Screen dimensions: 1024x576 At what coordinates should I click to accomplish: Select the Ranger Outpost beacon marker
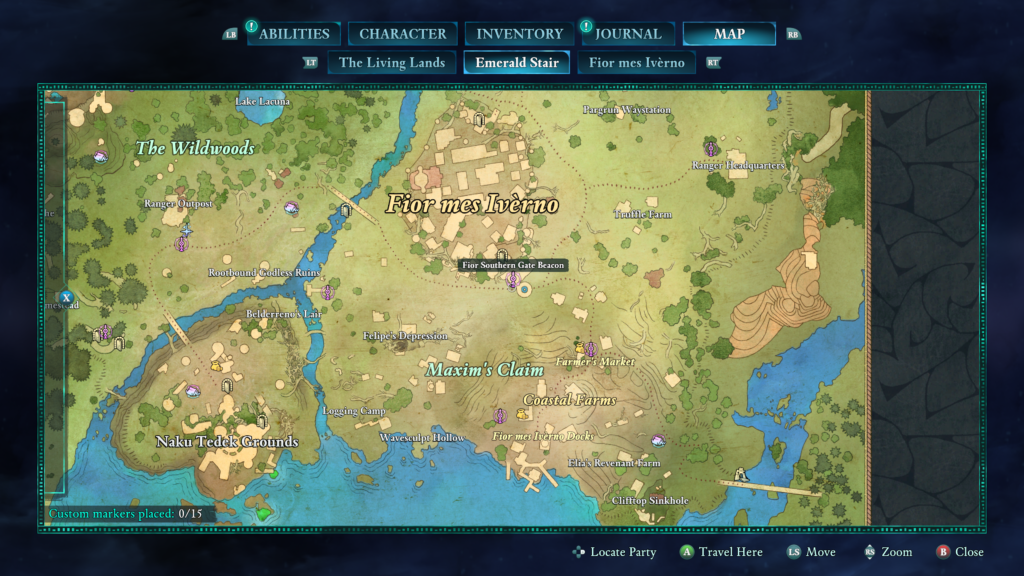[x=182, y=243]
